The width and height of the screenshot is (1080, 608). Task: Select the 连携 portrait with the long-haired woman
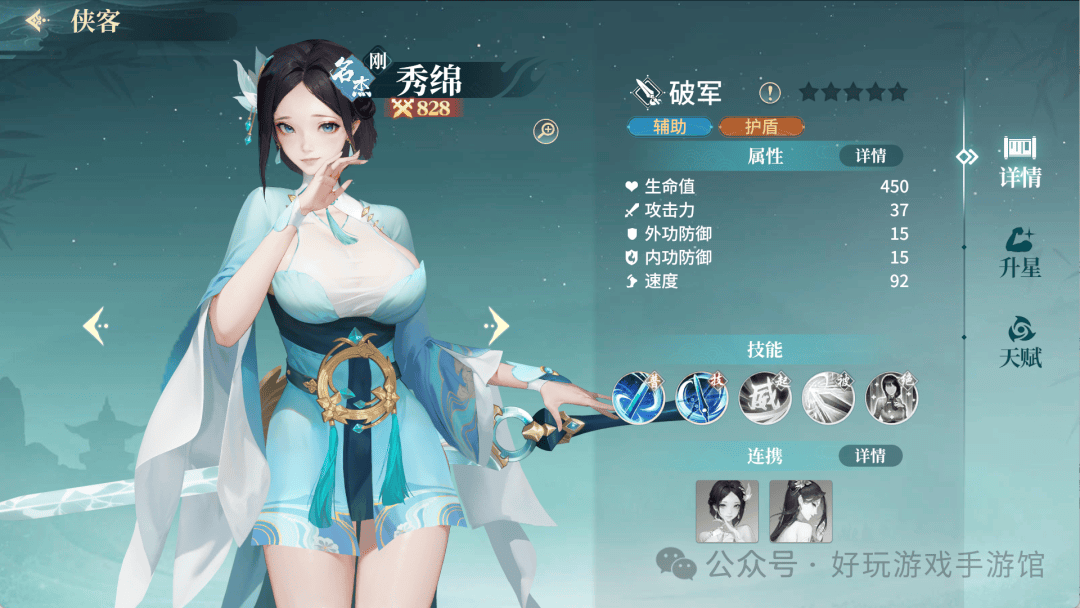[800, 511]
